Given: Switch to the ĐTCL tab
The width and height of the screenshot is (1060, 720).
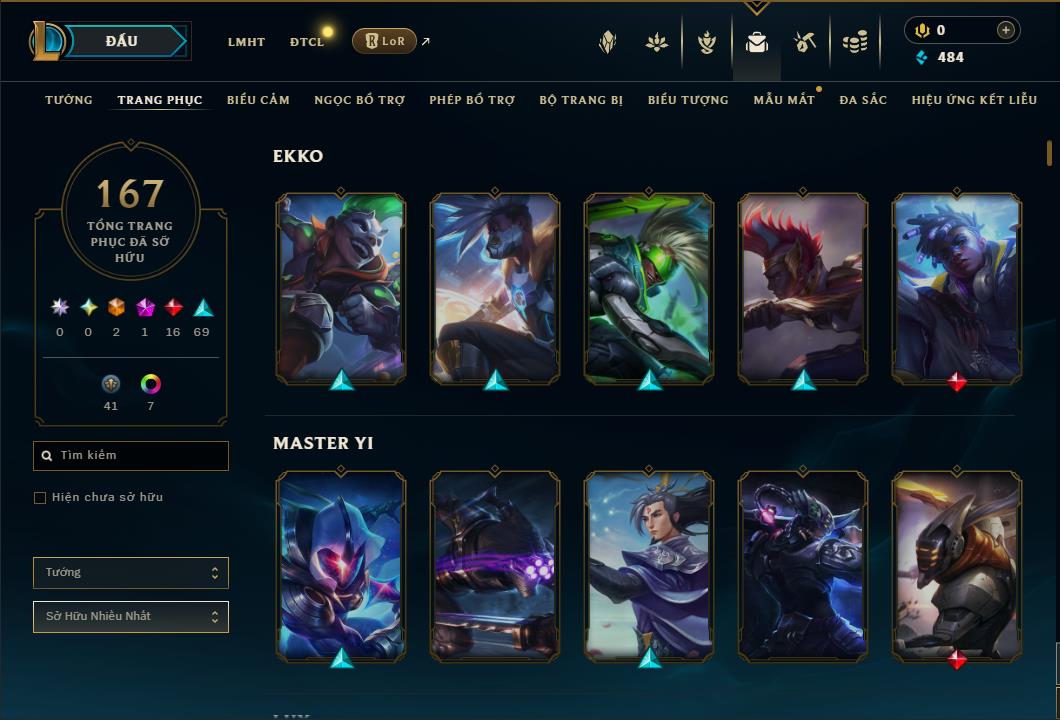Looking at the screenshot, I should [307, 42].
